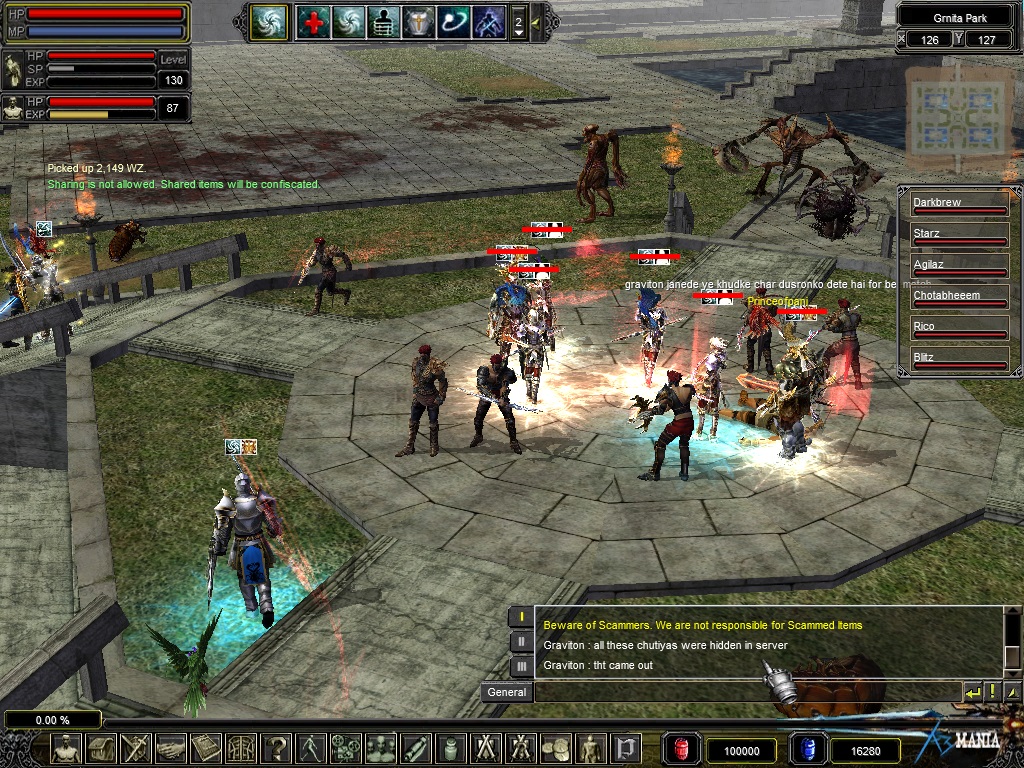
Task: Select the blue crossed-figure skill
Action: pyautogui.click(x=488, y=22)
